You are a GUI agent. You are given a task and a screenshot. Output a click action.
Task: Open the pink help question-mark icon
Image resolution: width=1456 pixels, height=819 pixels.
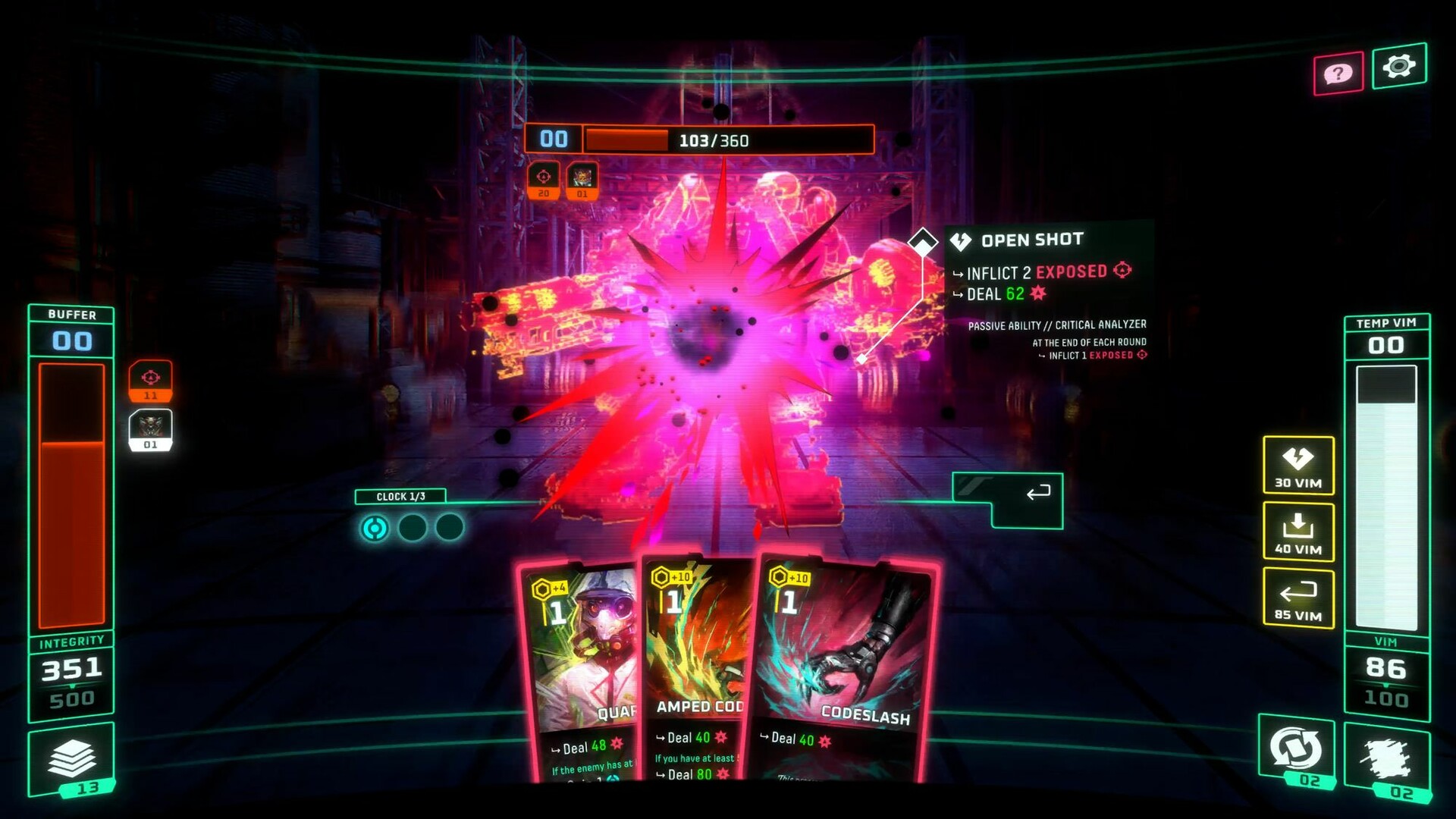pyautogui.click(x=1338, y=72)
